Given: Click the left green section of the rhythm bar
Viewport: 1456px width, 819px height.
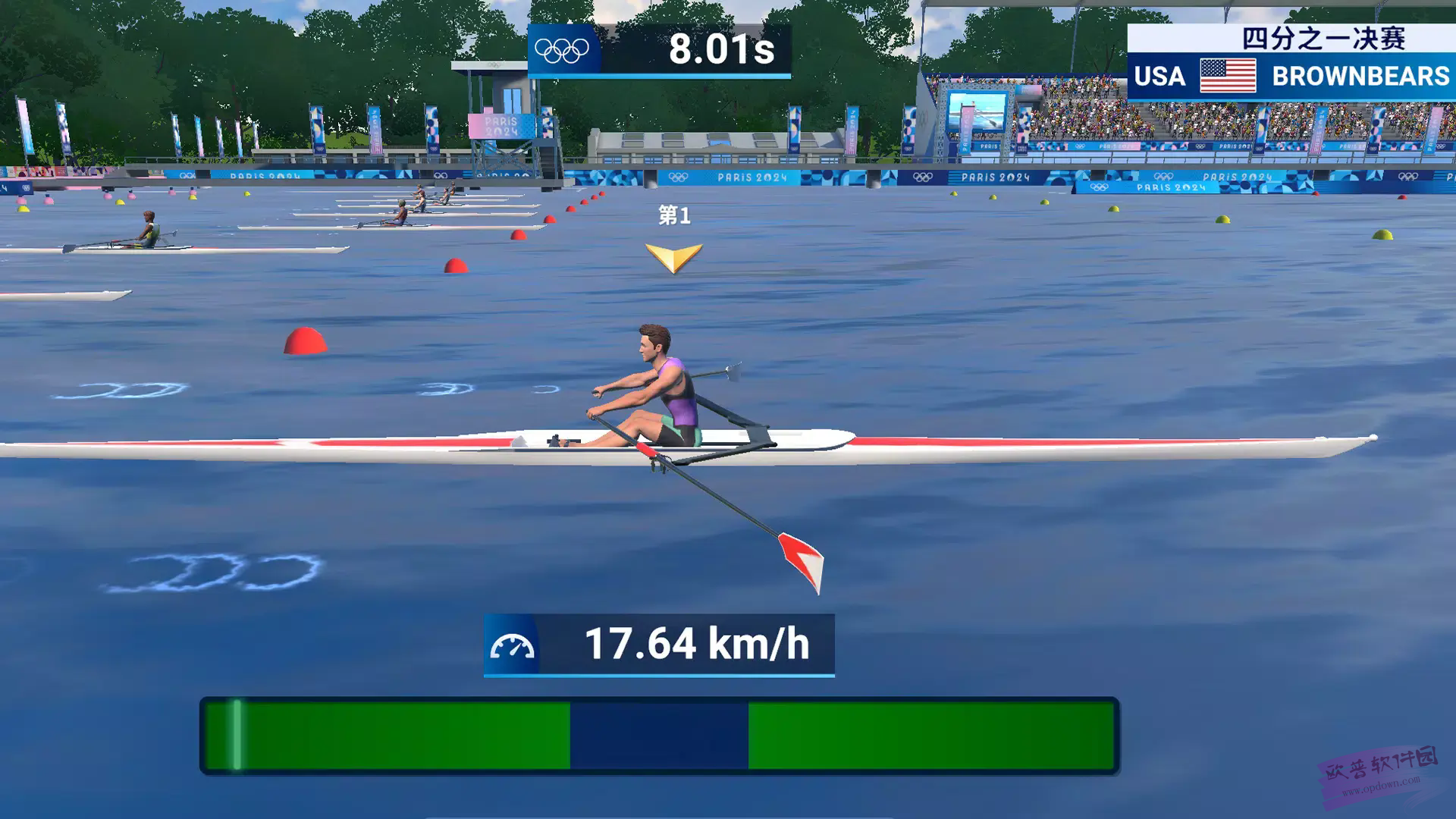Looking at the screenshot, I should [402, 736].
